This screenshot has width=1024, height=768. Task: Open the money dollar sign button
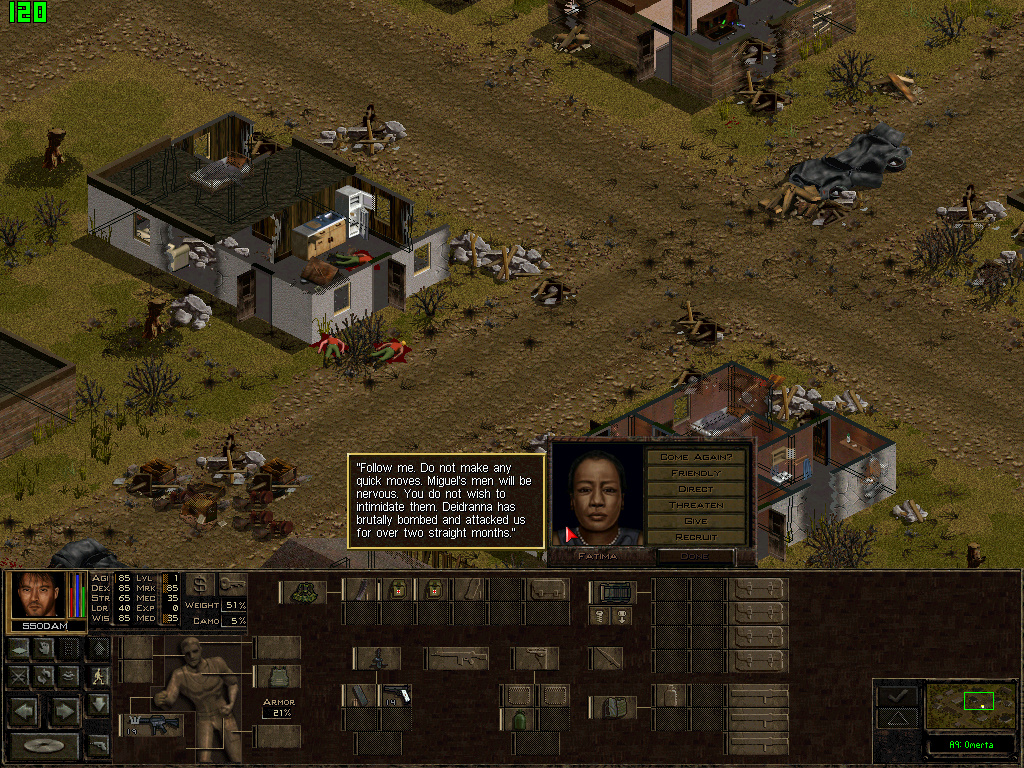click(200, 585)
